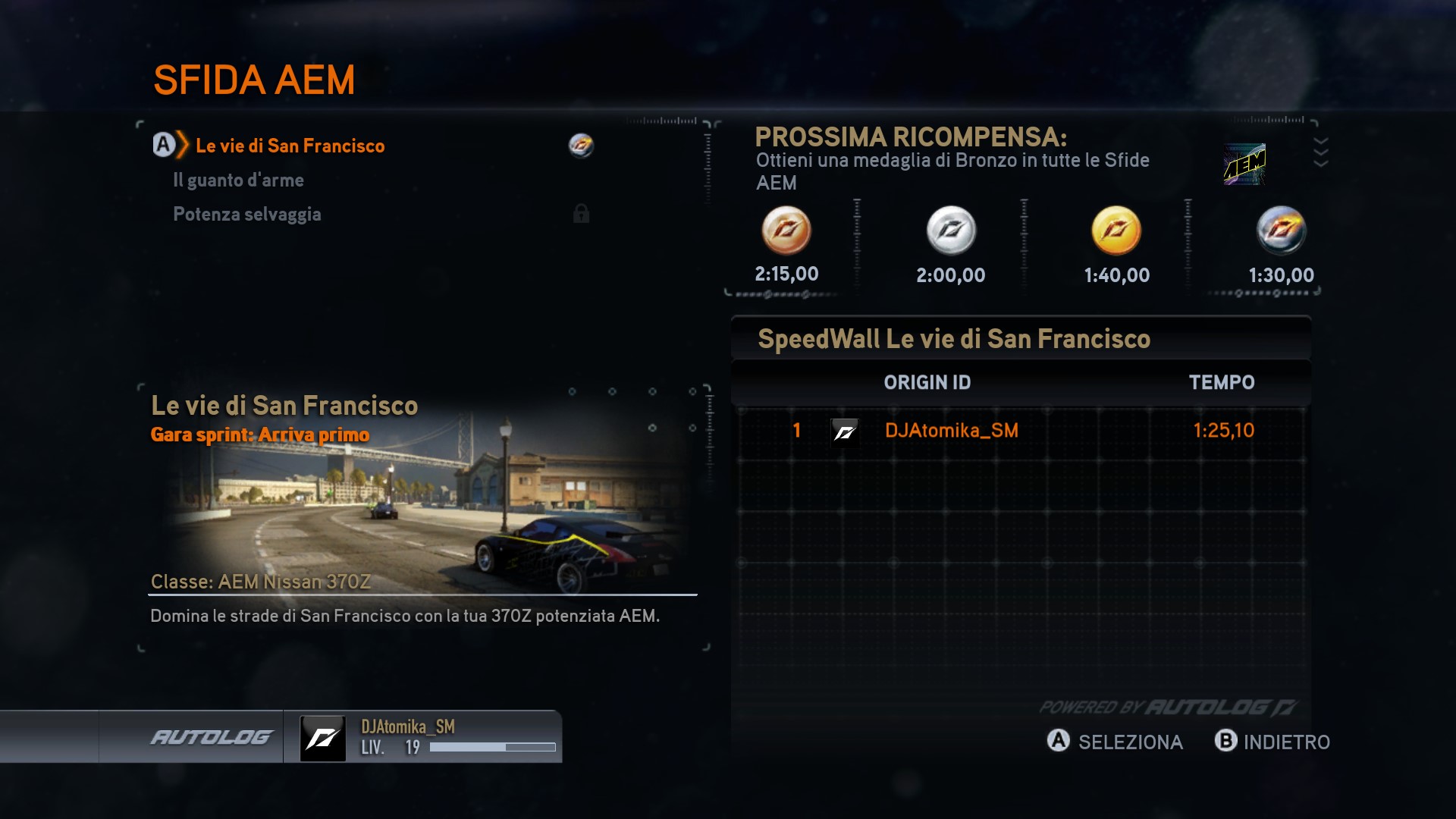Click the platinum medal 1:30,00 target
1456x819 pixels.
click(1281, 231)
